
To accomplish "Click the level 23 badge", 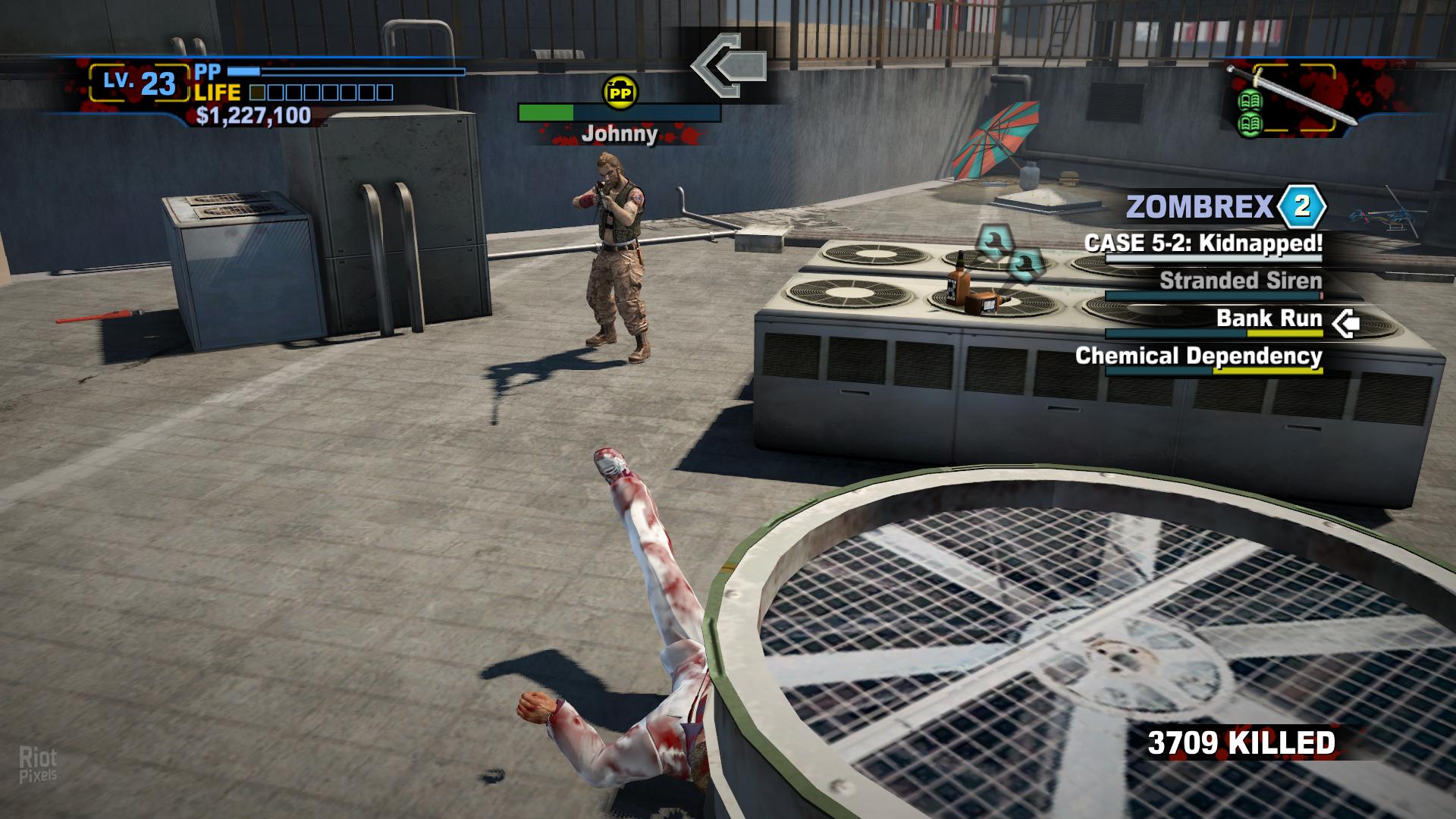I will (x=140, y=83).
